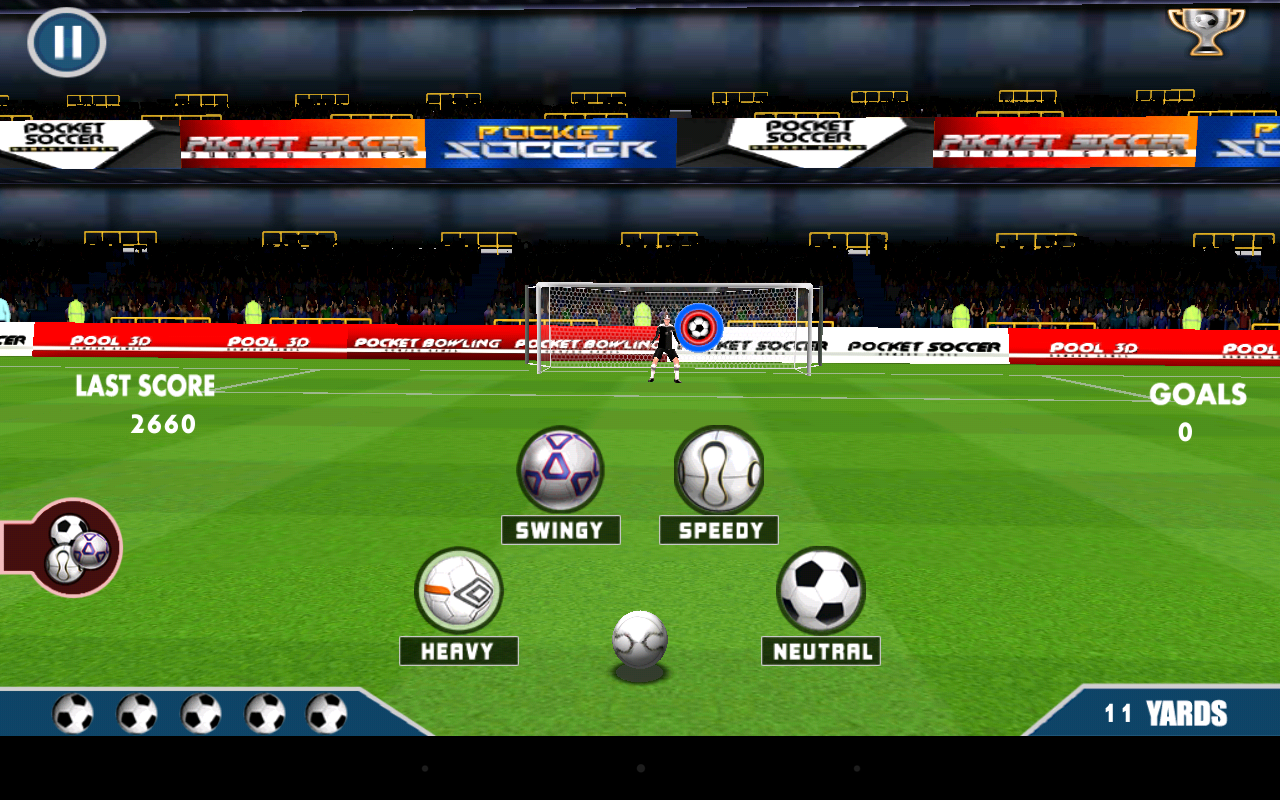Image resolution: width=1280 pixels, height=800 pixels.
Task: Select the Heavy ball
Action: point(458,590)
